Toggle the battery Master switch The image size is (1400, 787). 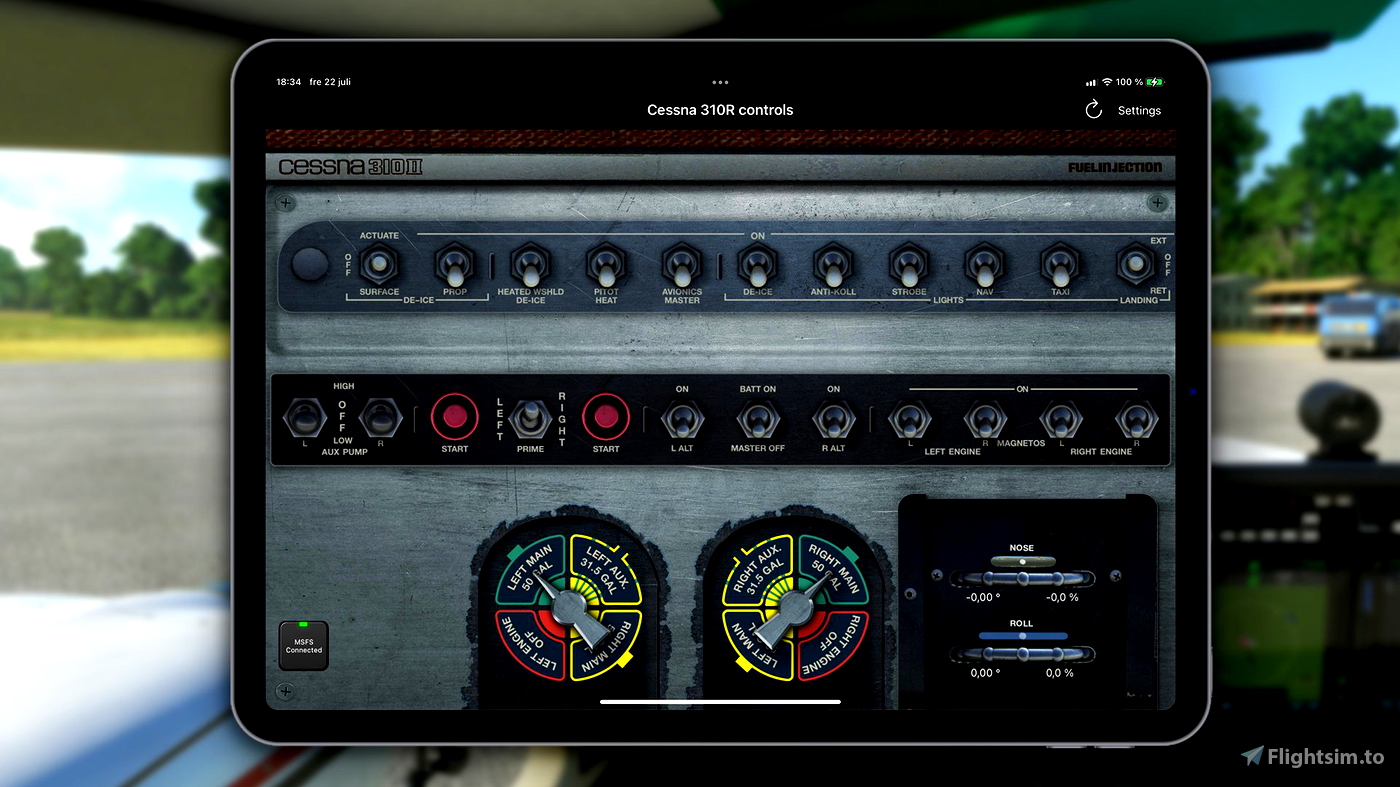point(758,419)
